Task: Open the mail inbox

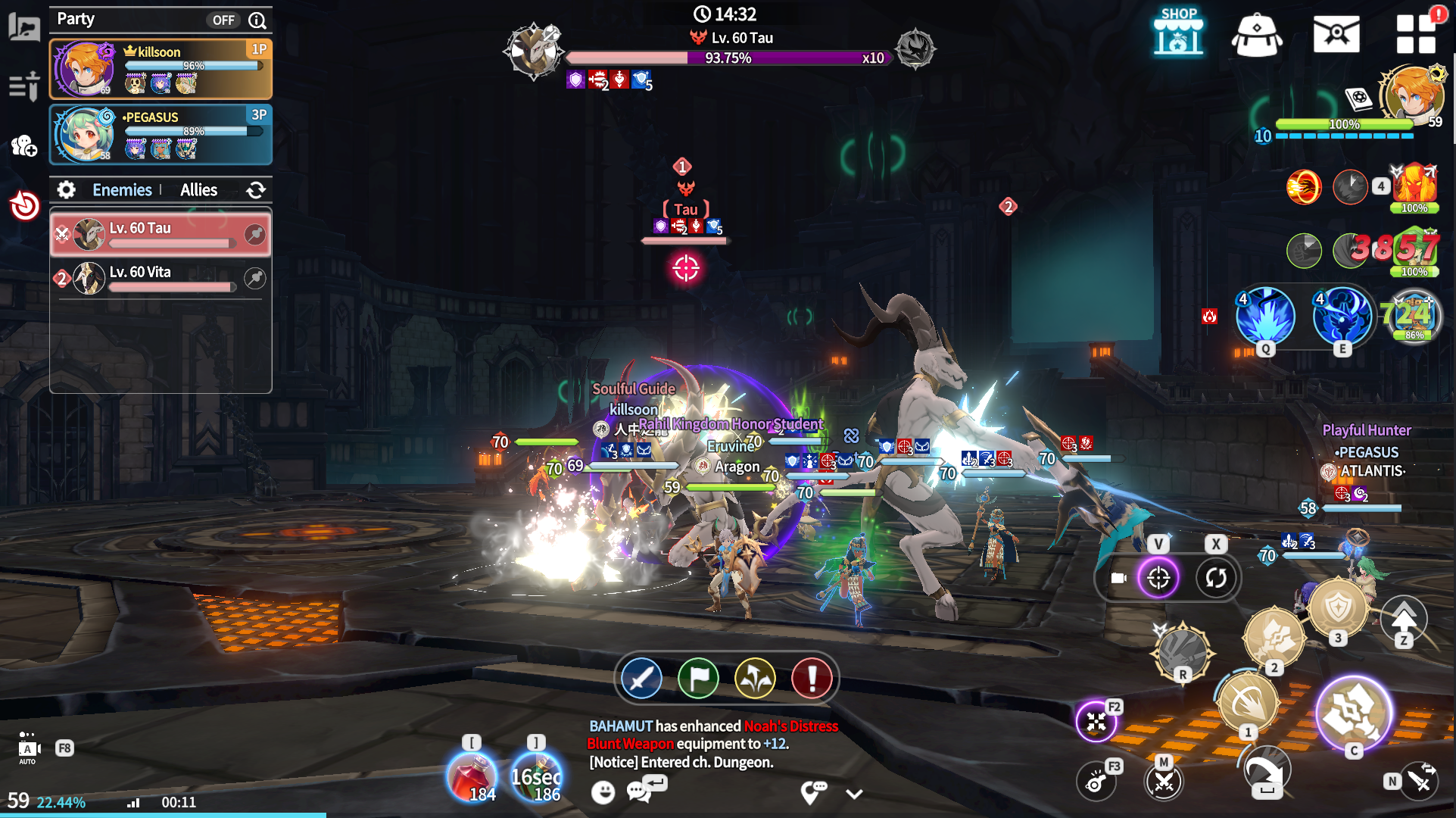Action: (1336, 34)
